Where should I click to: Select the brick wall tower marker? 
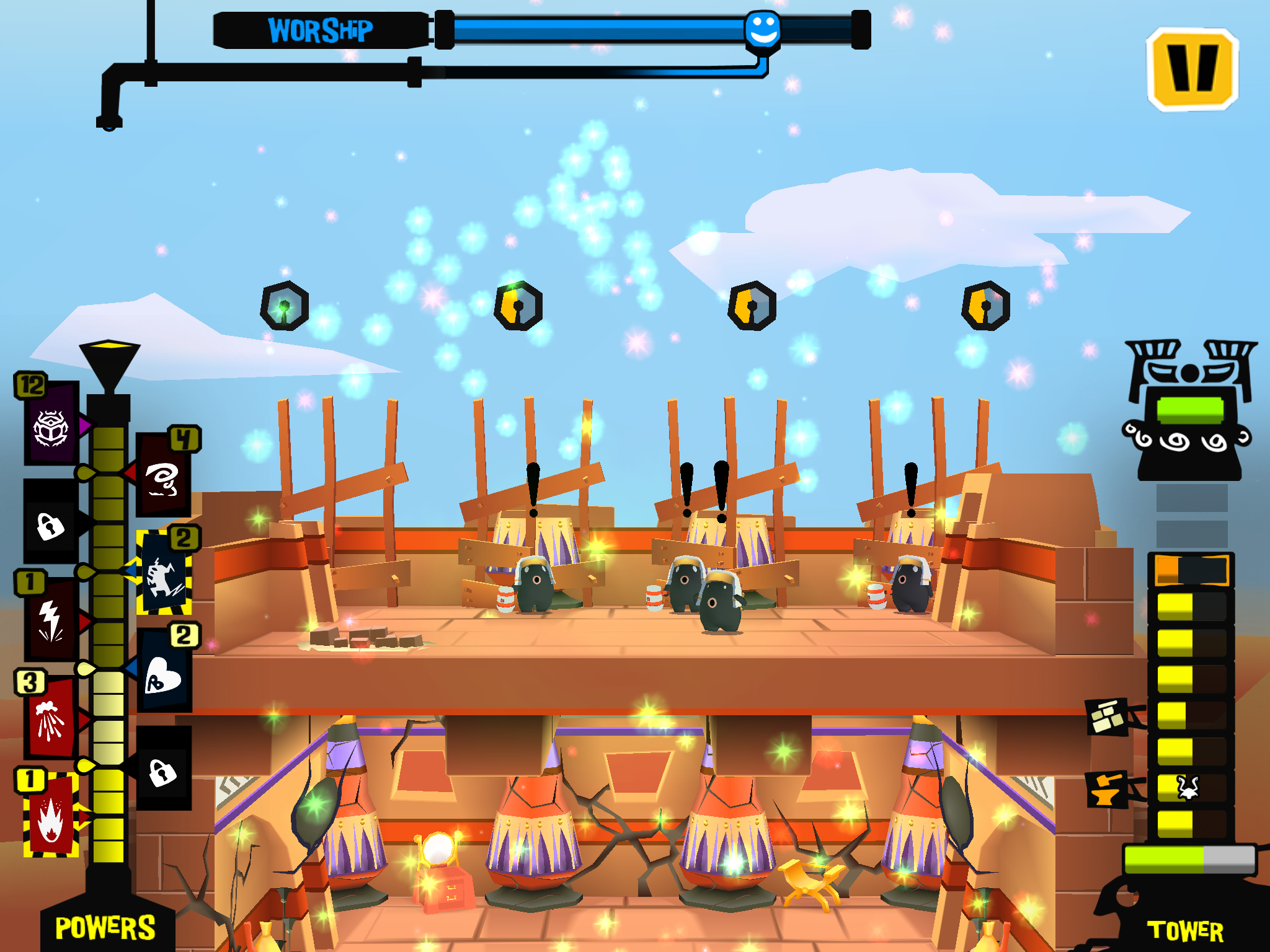[x=1108, y=717]
